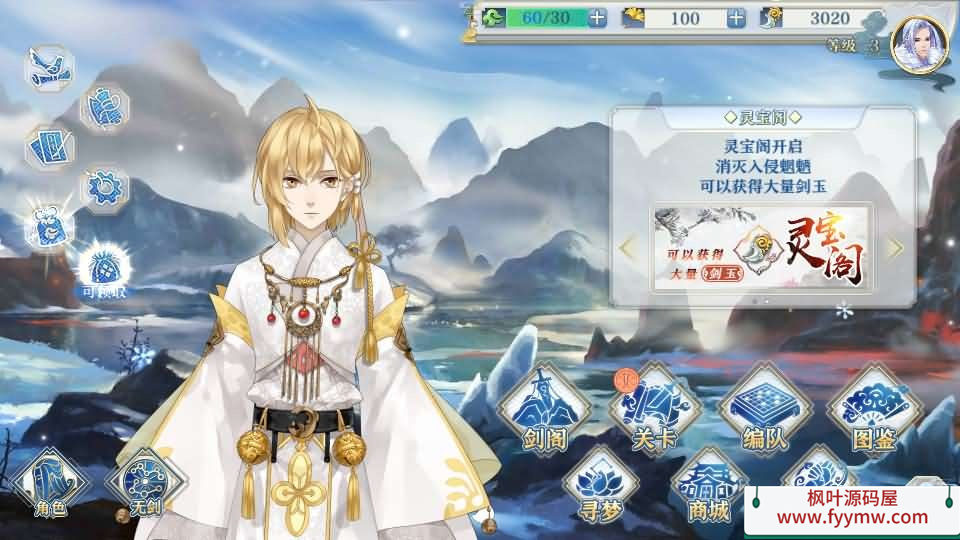Enter the 关卡 stage select

(x=655, y=411)
